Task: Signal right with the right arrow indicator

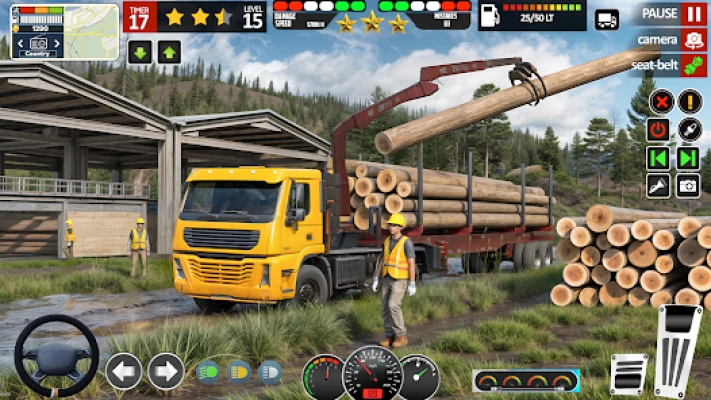Action: [166, 371]
